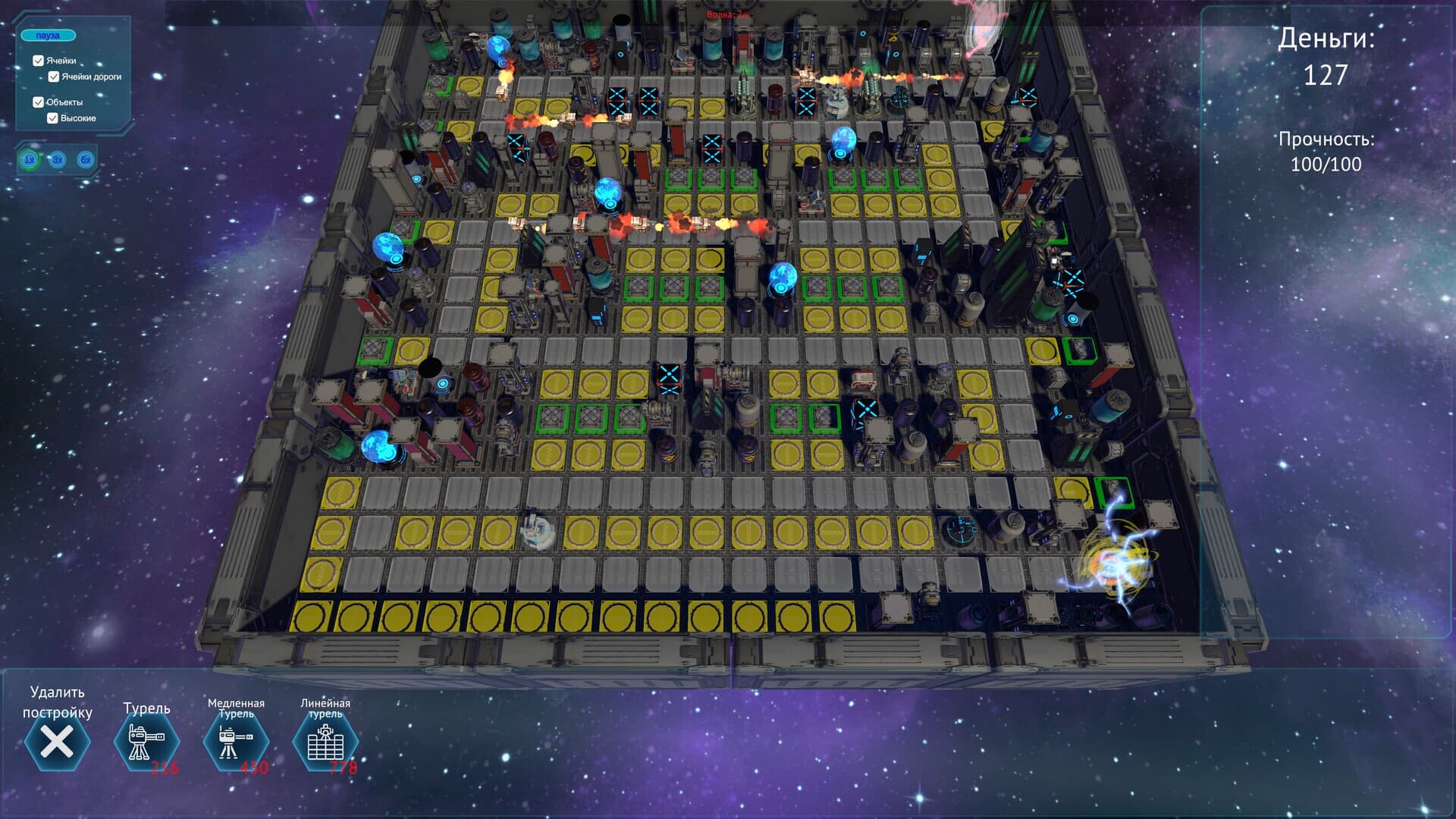Screen dimensions: 1456x819
Task: Choose the Медленная Турель build icon
Action: 236,742
